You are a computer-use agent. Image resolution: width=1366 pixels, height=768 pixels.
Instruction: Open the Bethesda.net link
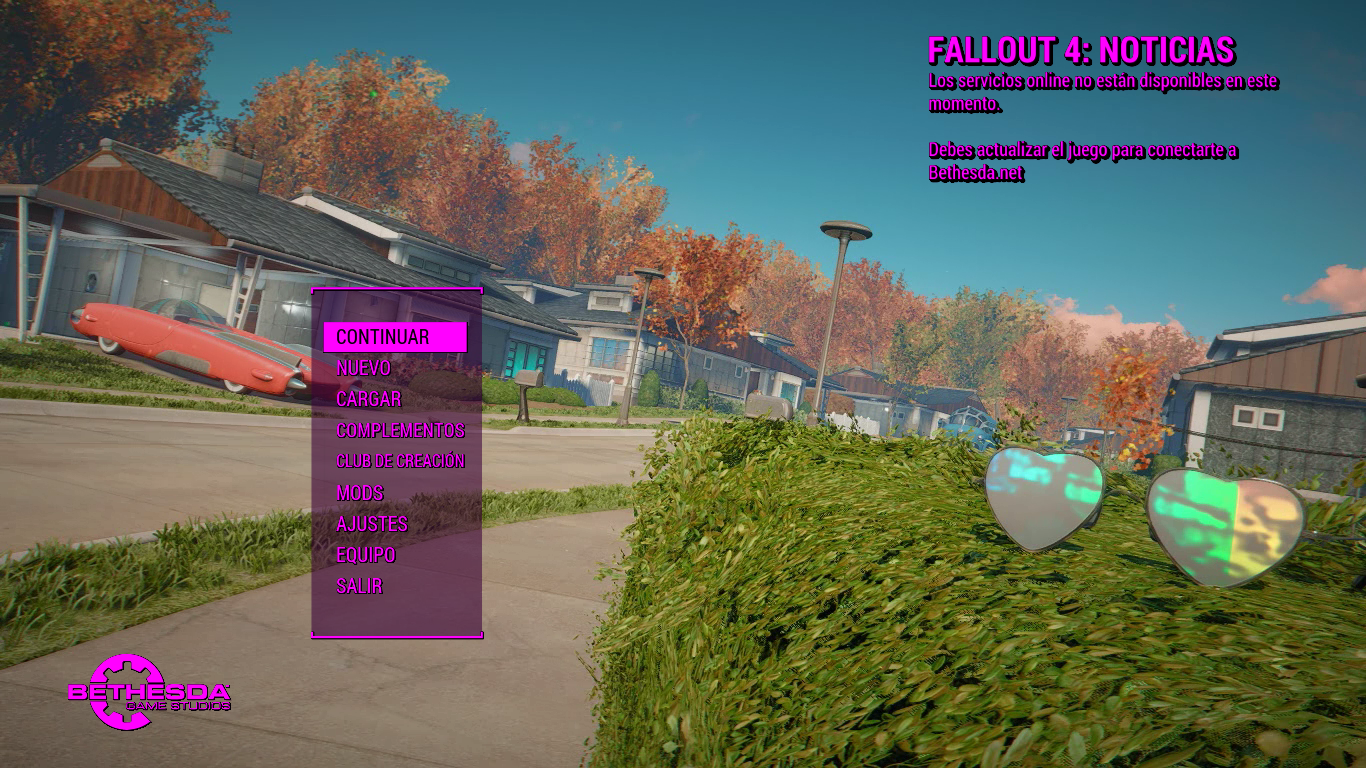tap(977, 172)
